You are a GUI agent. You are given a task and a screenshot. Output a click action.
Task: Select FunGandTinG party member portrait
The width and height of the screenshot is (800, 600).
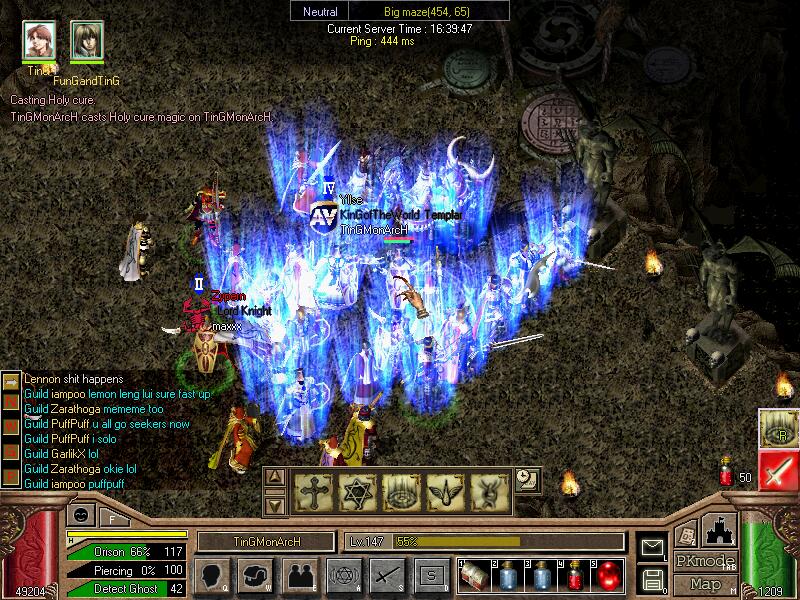87,40
